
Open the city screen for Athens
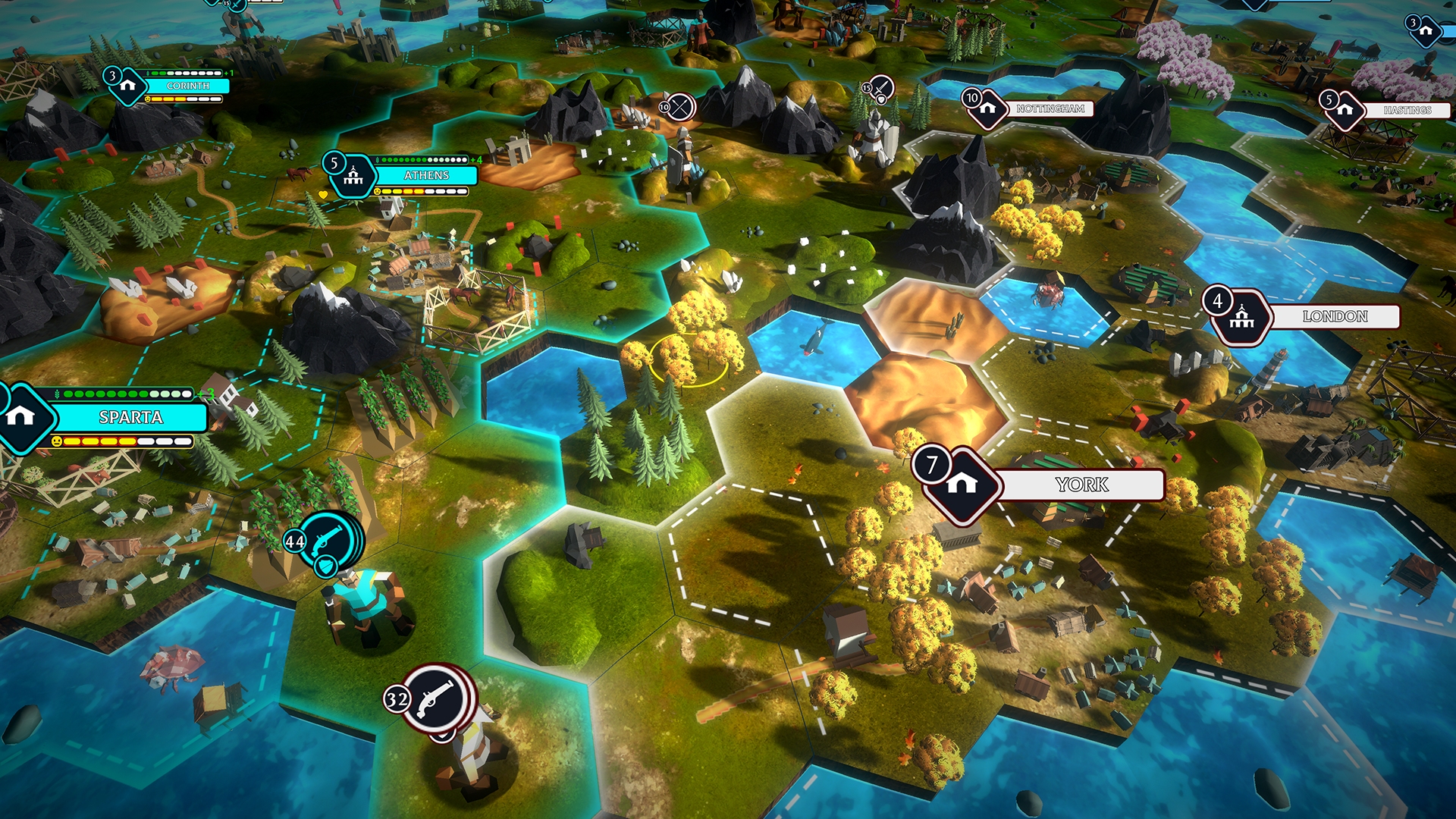[427, 176]
